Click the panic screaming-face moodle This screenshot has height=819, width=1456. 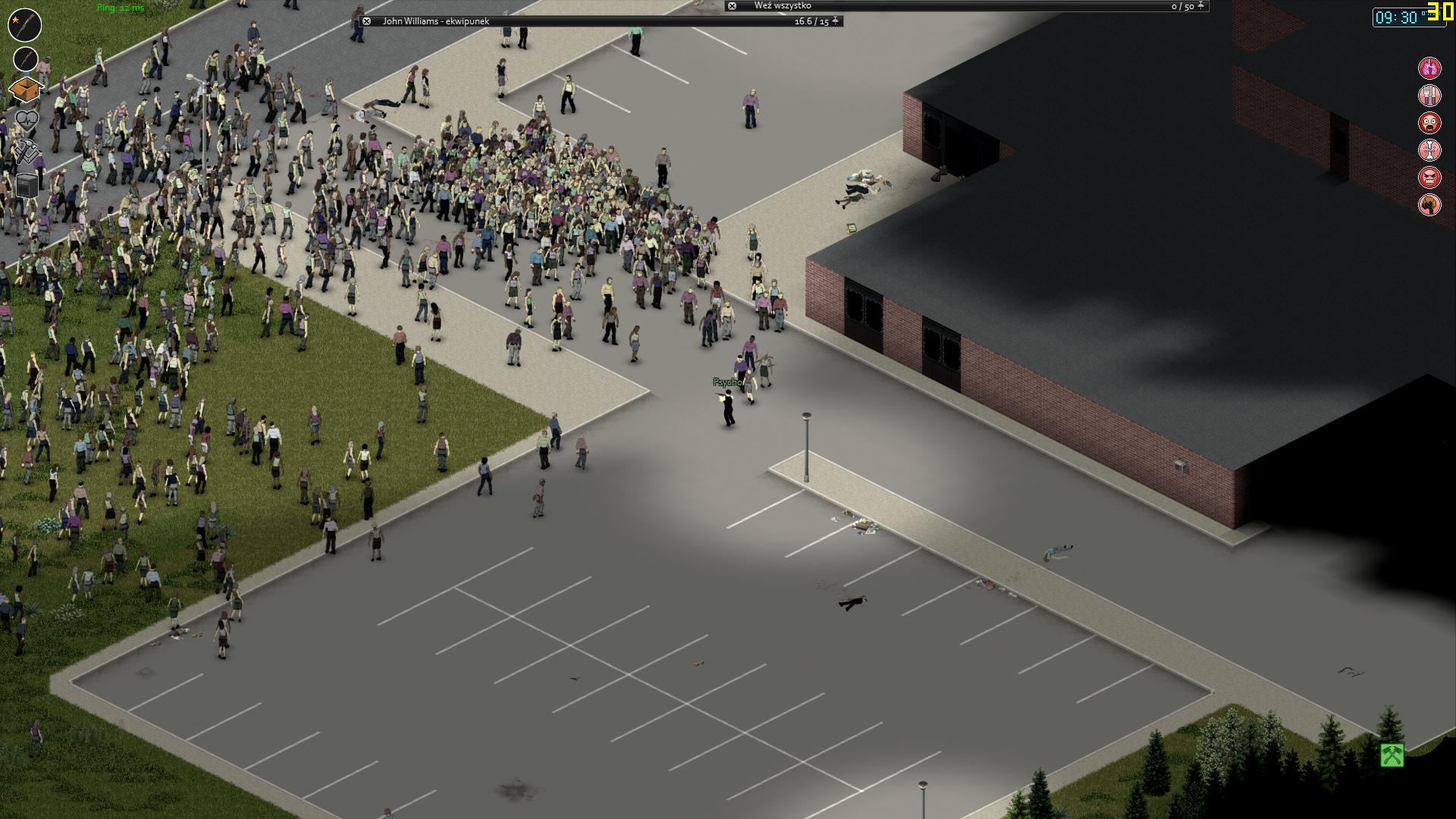(x=1429, y=124)
